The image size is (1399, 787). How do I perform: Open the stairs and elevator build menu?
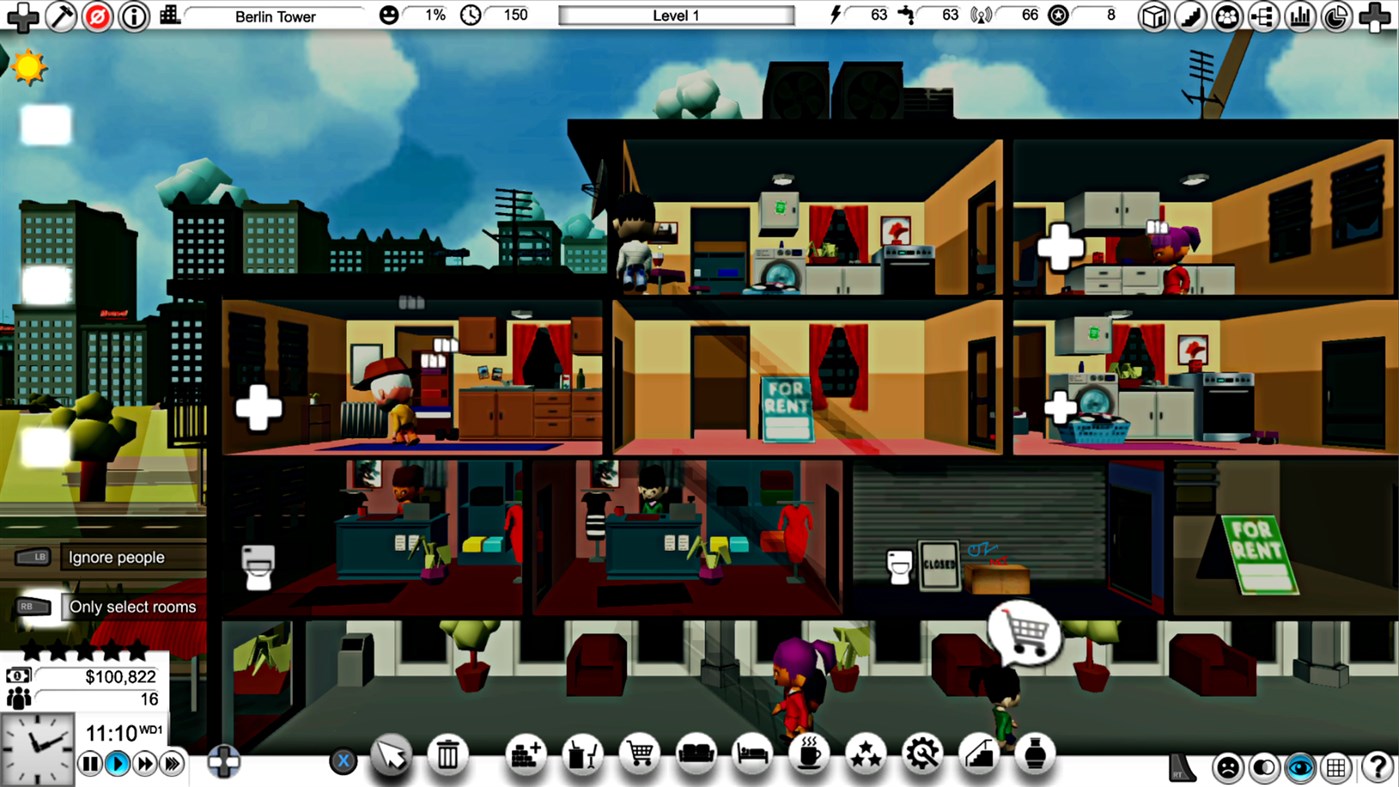(x=979, y=756)
